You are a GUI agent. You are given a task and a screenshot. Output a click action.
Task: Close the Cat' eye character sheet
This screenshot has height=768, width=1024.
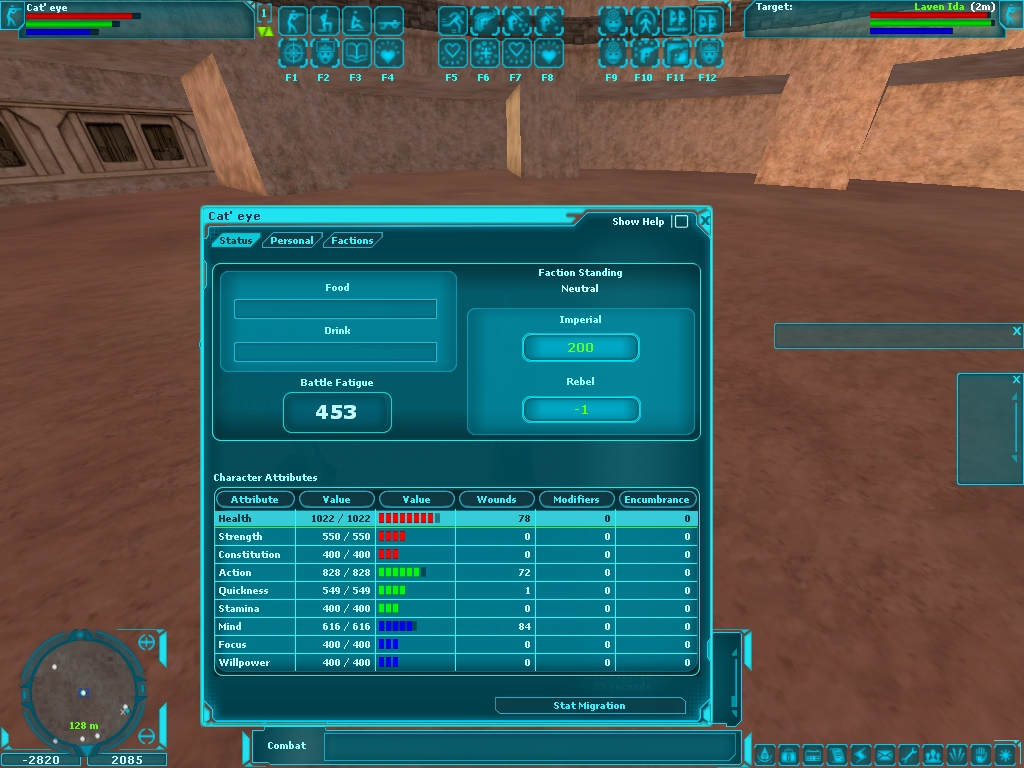(705, 220)
